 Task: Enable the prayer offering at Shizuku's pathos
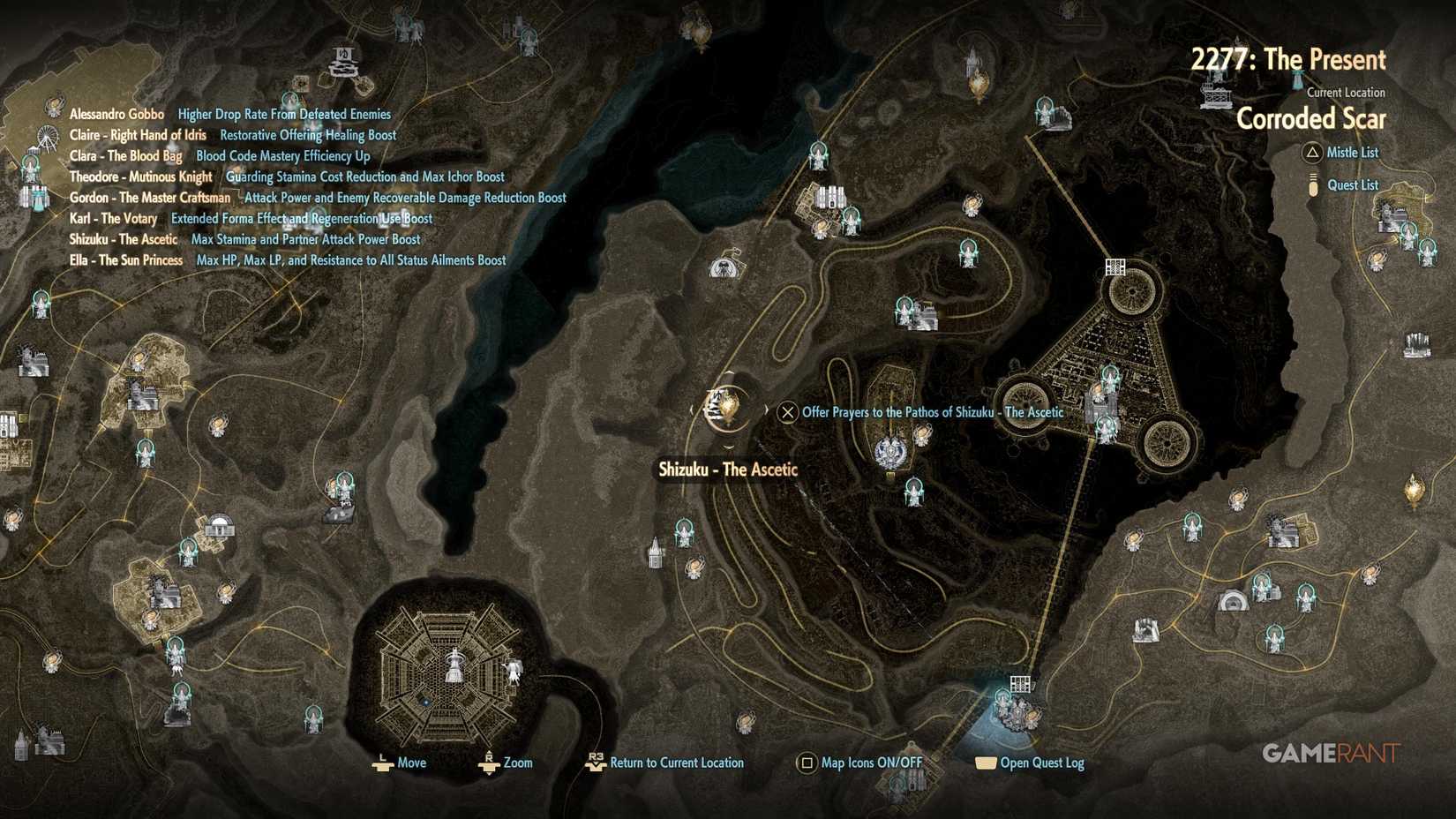click(x=788, y=412)
